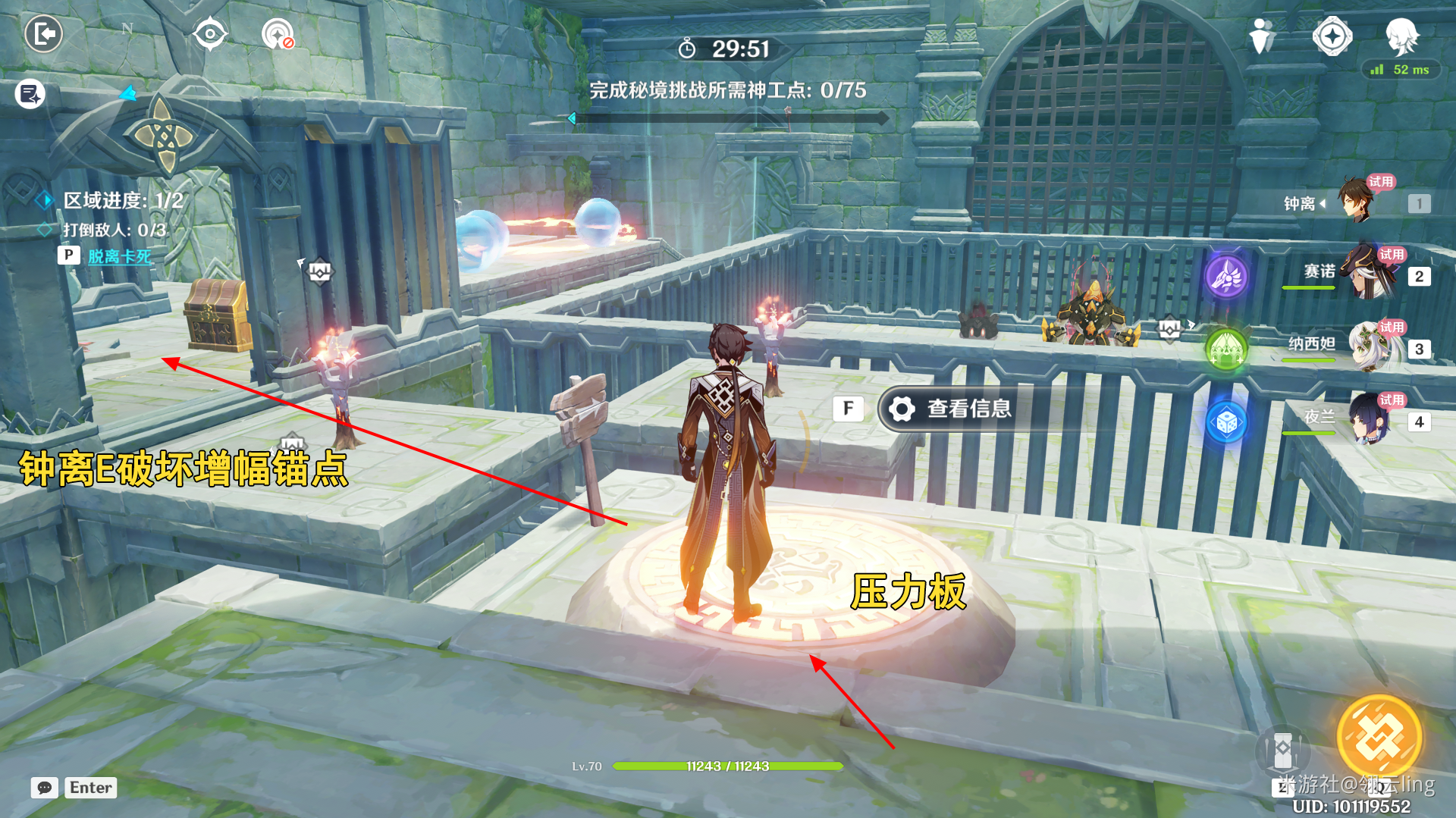Image resolution: width=1456 pixels, height=818 pixels.
Task: Open the co-op figure icon
Action: 1261,36
